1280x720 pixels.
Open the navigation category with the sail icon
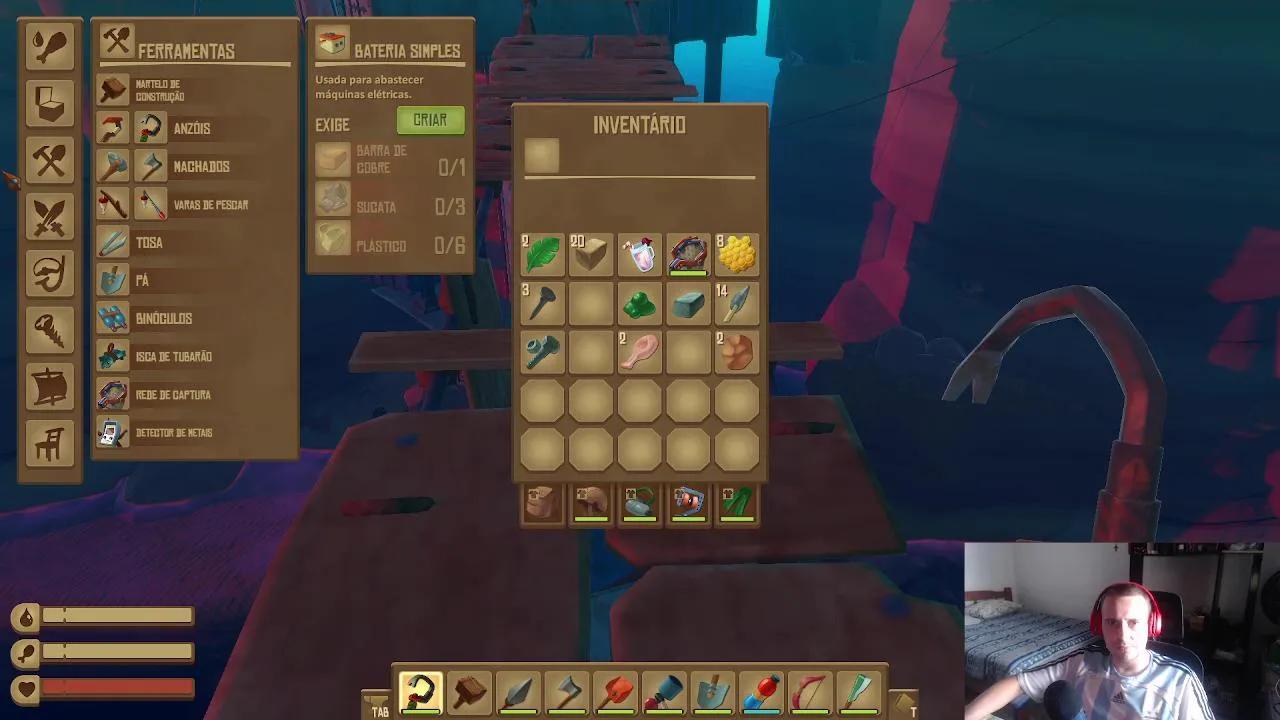[x=49, y=388]
